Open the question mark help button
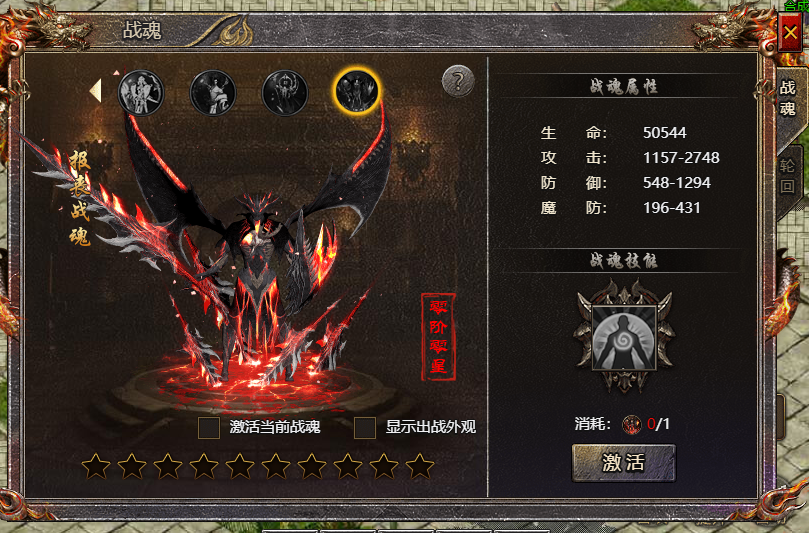 [458, 81]
